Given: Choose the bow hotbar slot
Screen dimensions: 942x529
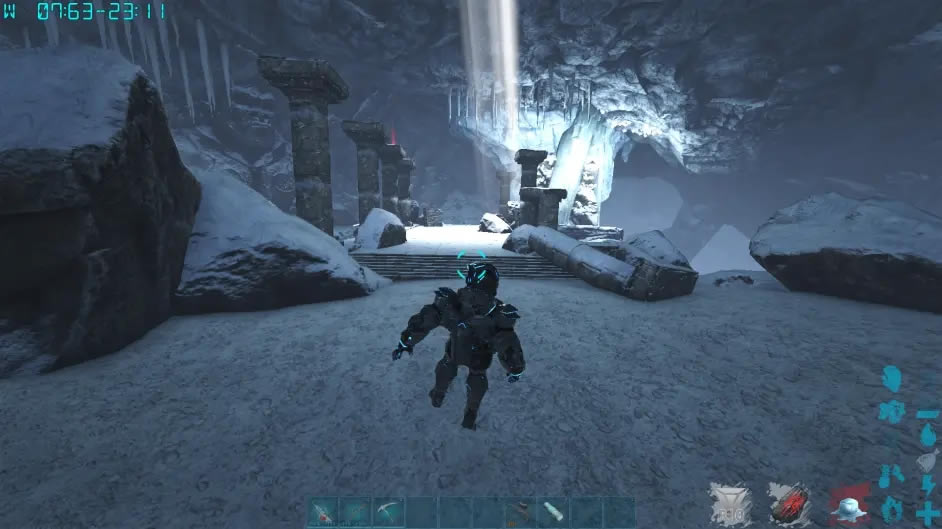Looking at the screenshot, I should [356, 512].
